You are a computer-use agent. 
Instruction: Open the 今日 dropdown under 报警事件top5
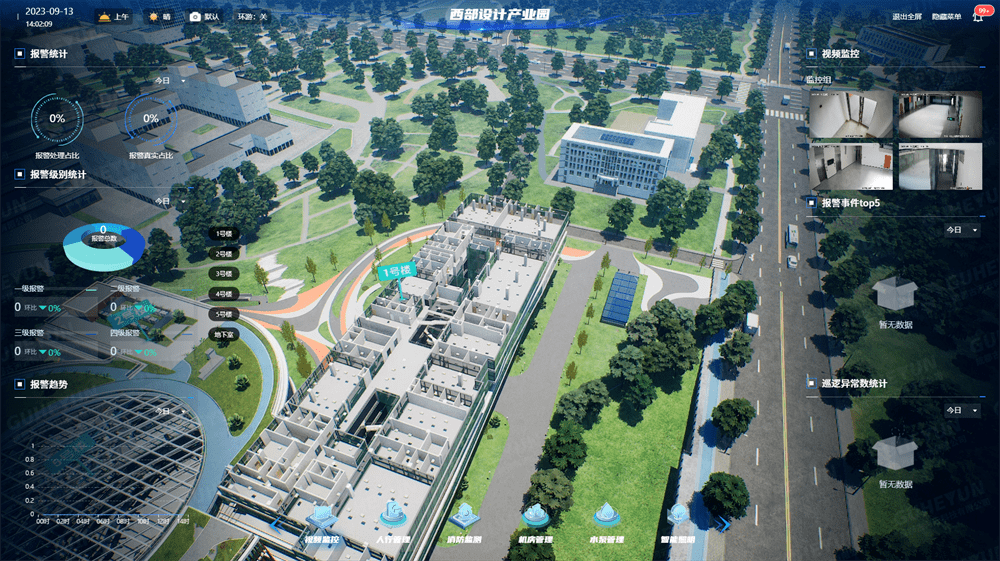(962, 230)
